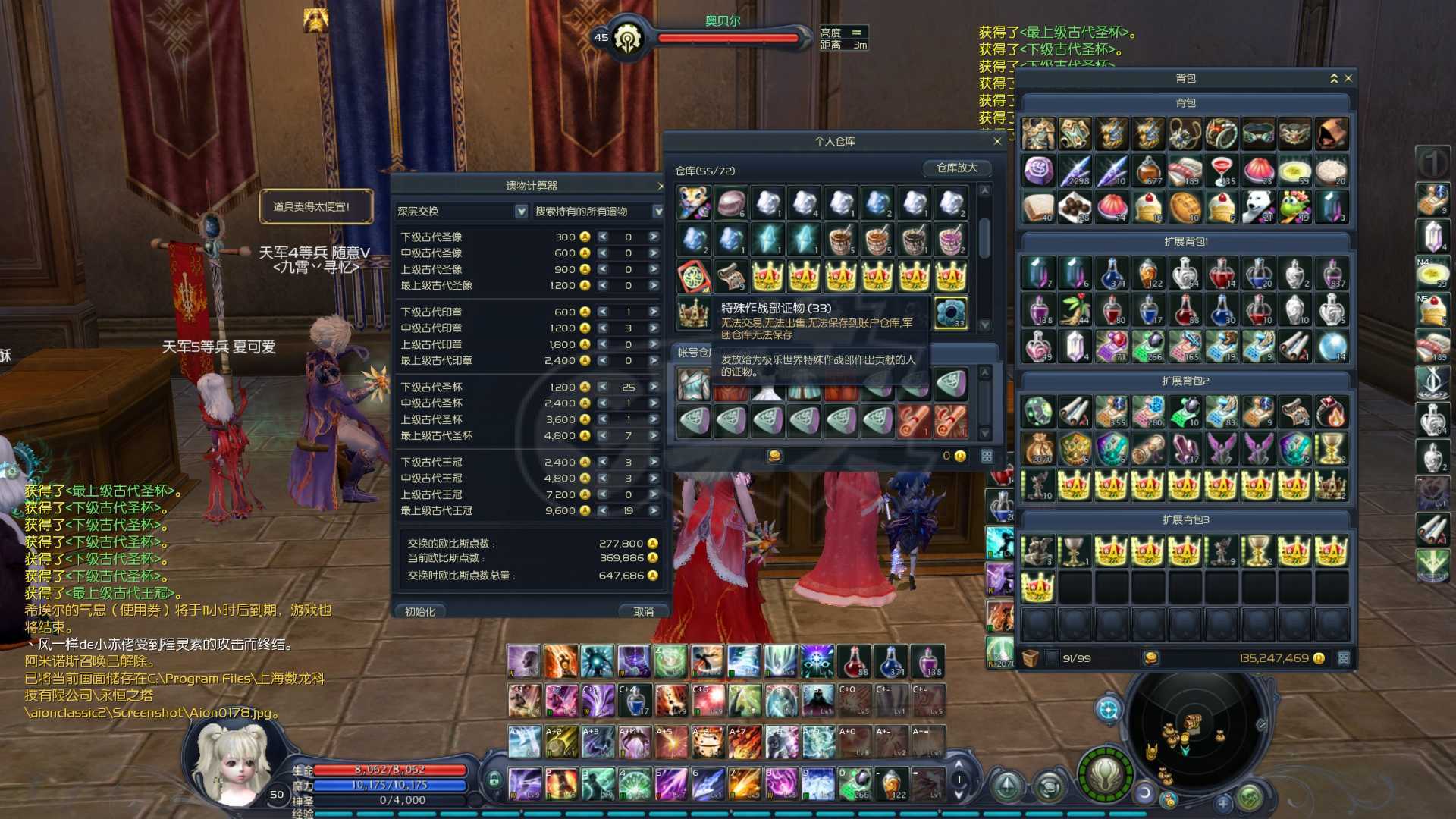Select the golden chalice in 扩展背包3
Screen dimensions: 1456x819
pyautogui.click(x=1075, y=551)
